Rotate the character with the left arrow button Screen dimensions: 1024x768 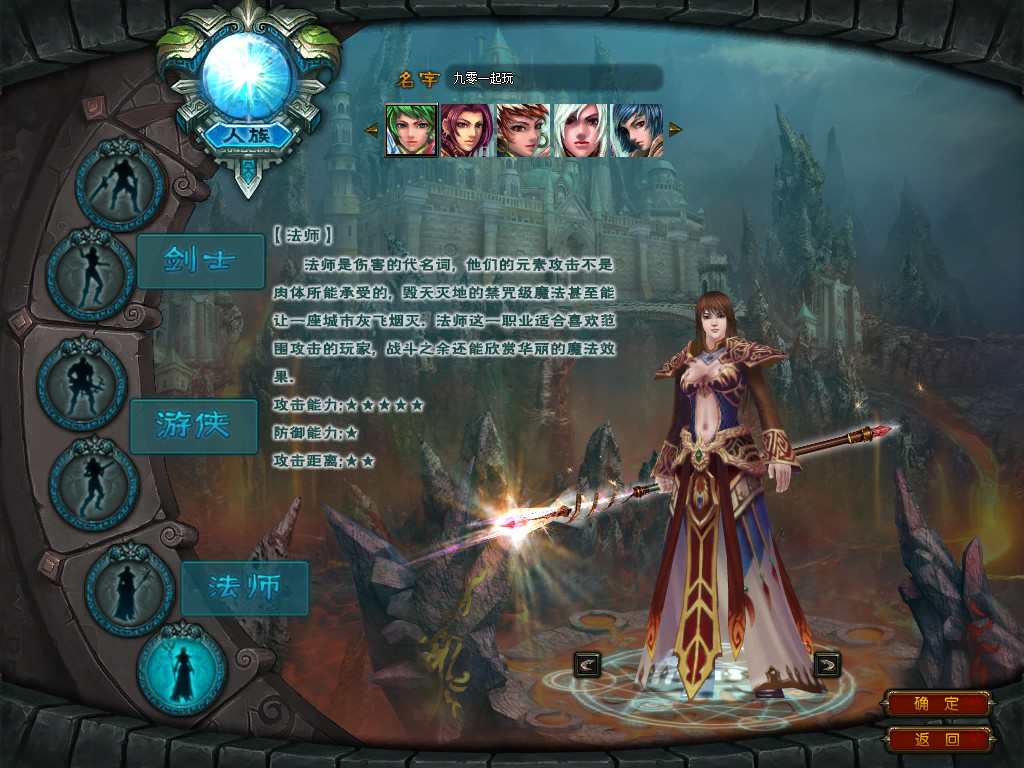[588, 663]
